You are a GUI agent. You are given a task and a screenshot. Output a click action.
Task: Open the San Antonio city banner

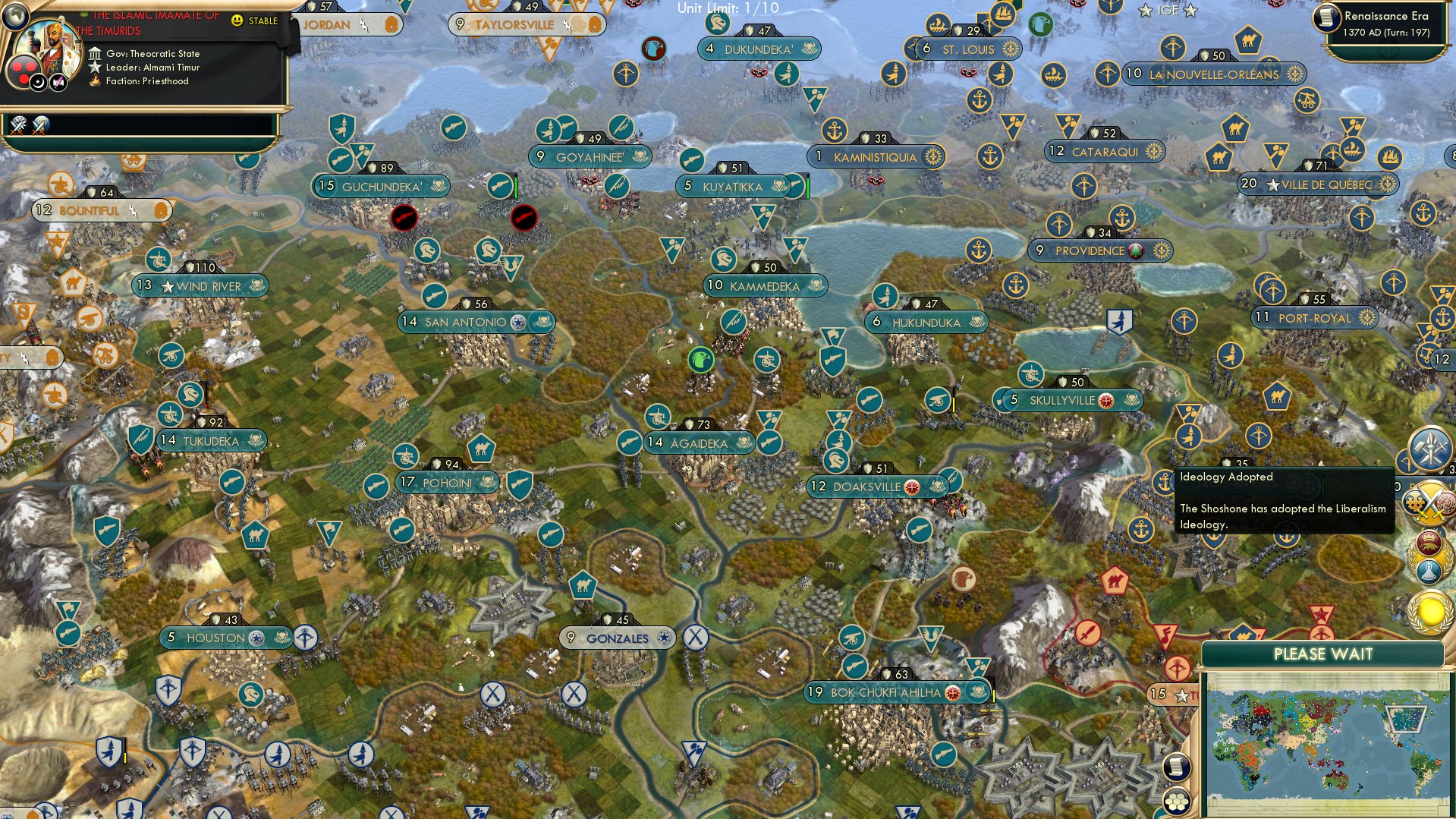(x=476, y=321)
